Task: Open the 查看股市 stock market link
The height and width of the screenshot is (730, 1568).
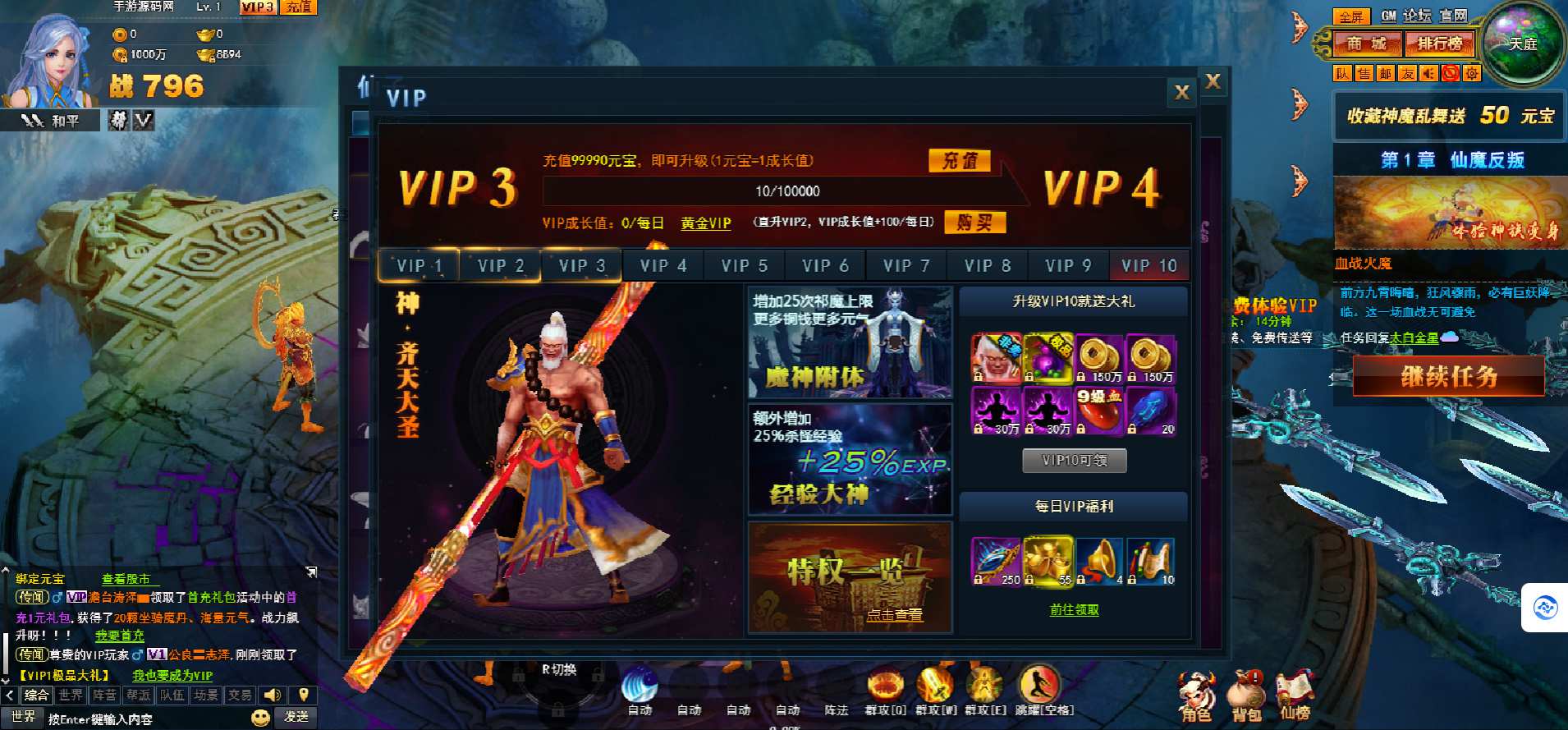Action: [126, 579]
